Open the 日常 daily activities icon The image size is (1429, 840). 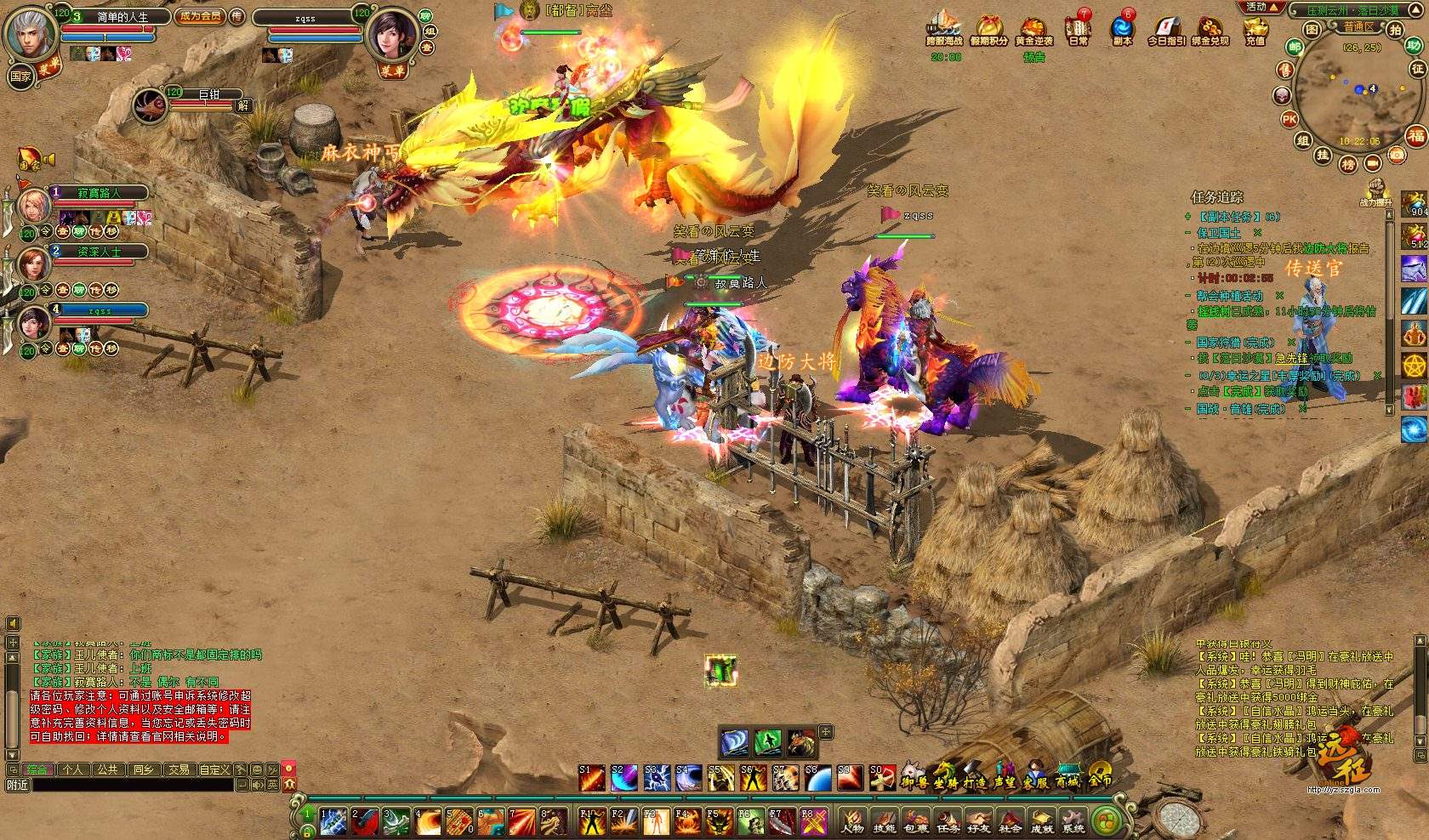pyautogui.click(x=1079, y=30)
